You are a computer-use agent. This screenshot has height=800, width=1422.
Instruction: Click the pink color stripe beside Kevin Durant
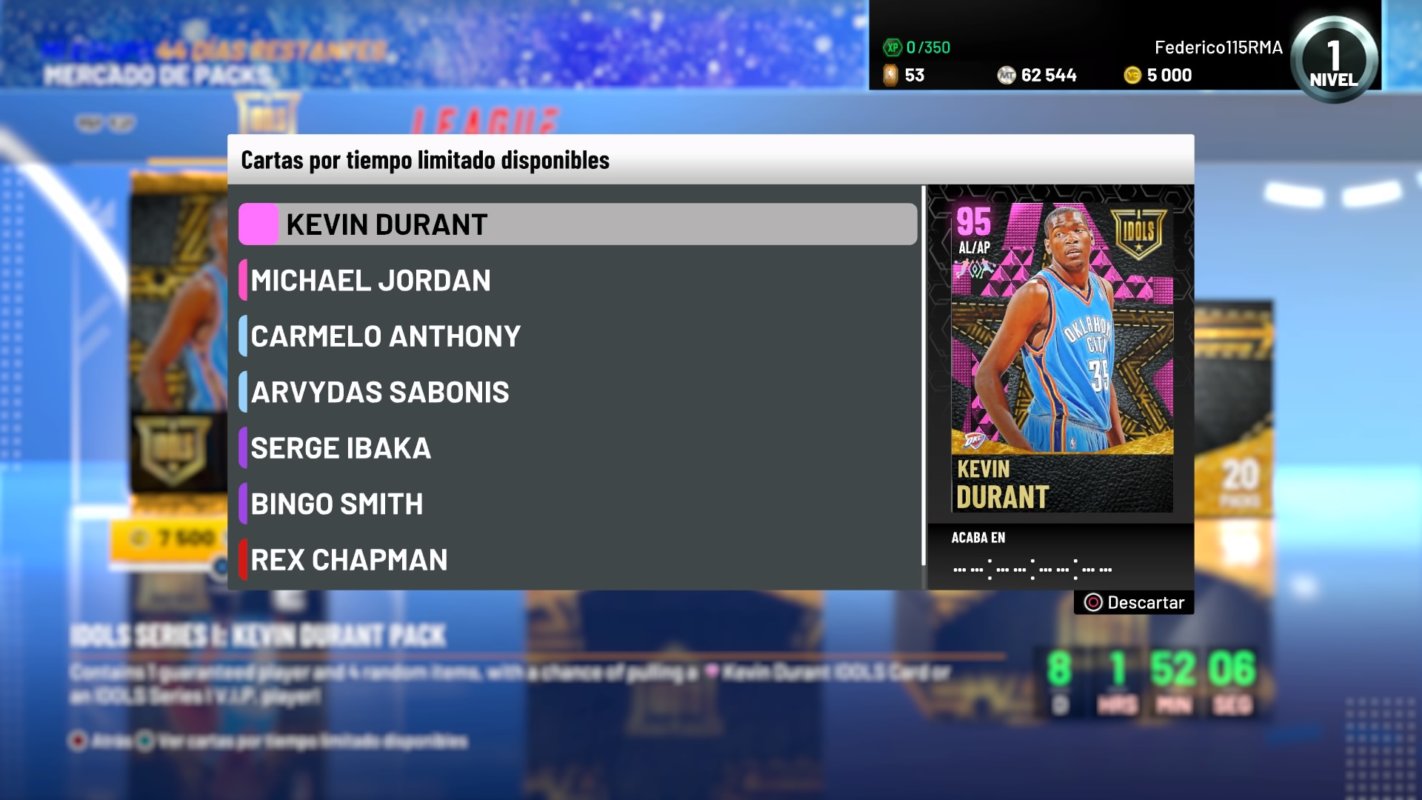point(257,224)
